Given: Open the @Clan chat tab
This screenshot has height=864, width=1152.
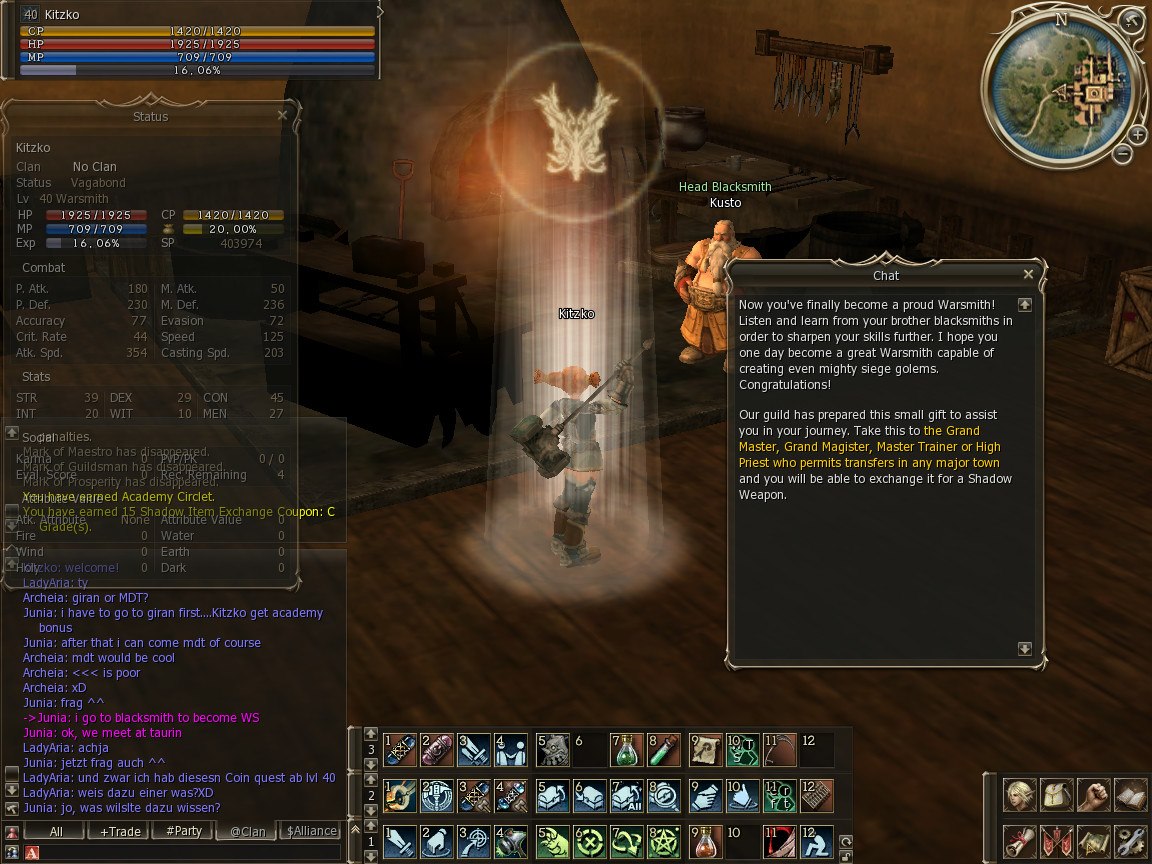Looking at the screenshot, I should [247, 831].
